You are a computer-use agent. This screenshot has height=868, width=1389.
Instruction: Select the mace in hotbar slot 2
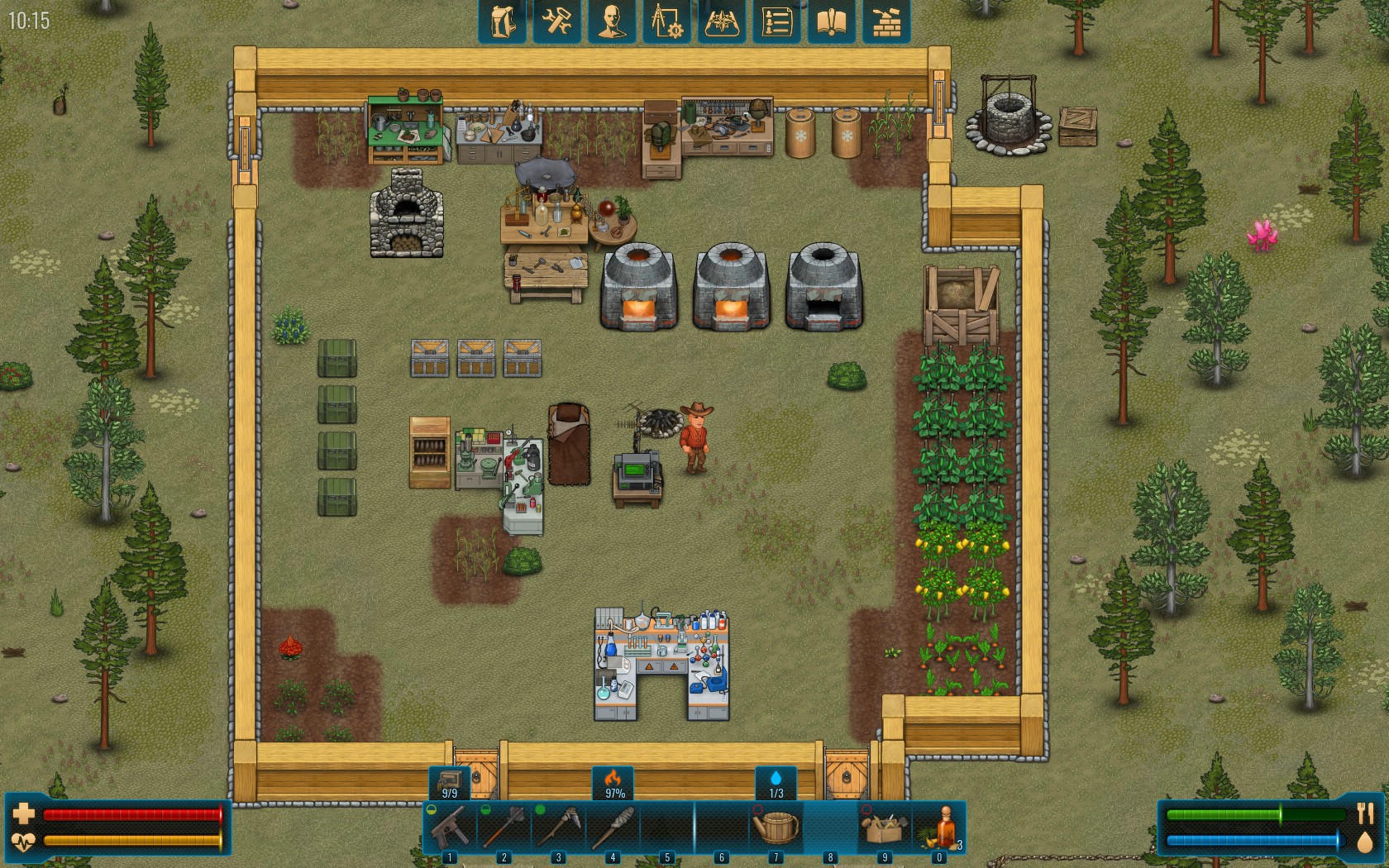click(504, 826)
